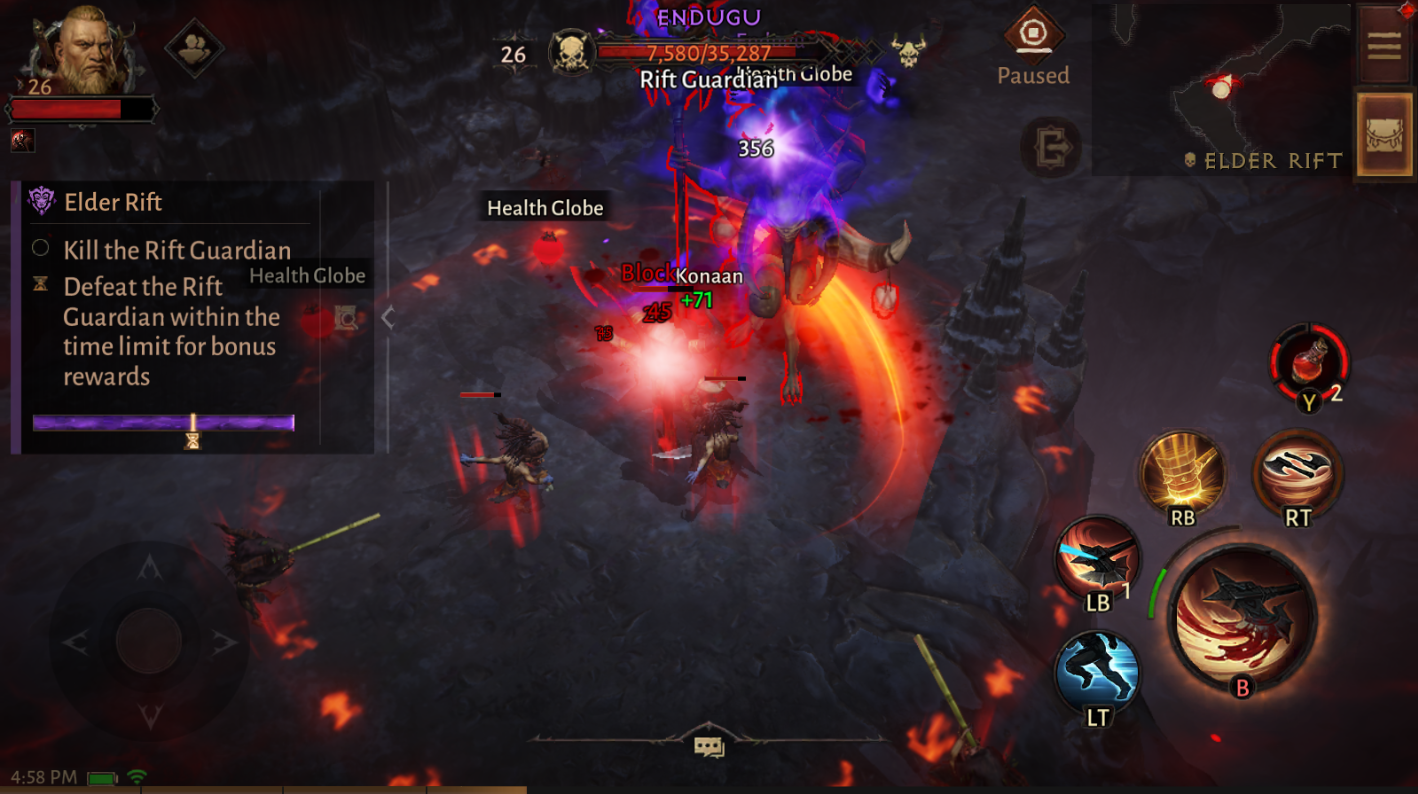The height and width of the screenshot is (794, 1418).
Task: Open the inventory bag icon near the minimap
Action: (x=1384, y=137)
